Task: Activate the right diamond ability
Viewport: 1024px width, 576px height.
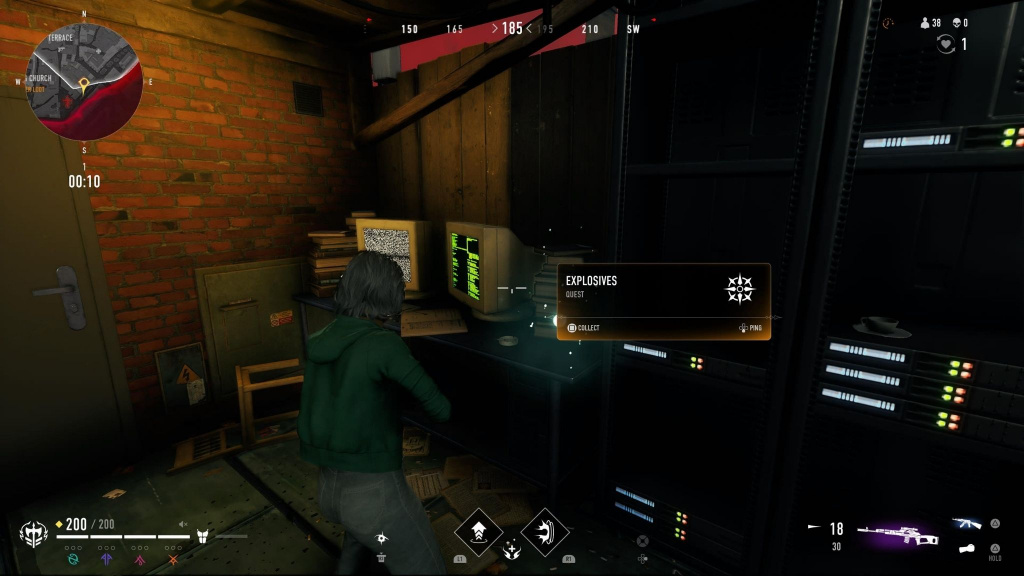Action: pyautogui.click(x=545, y=532)
